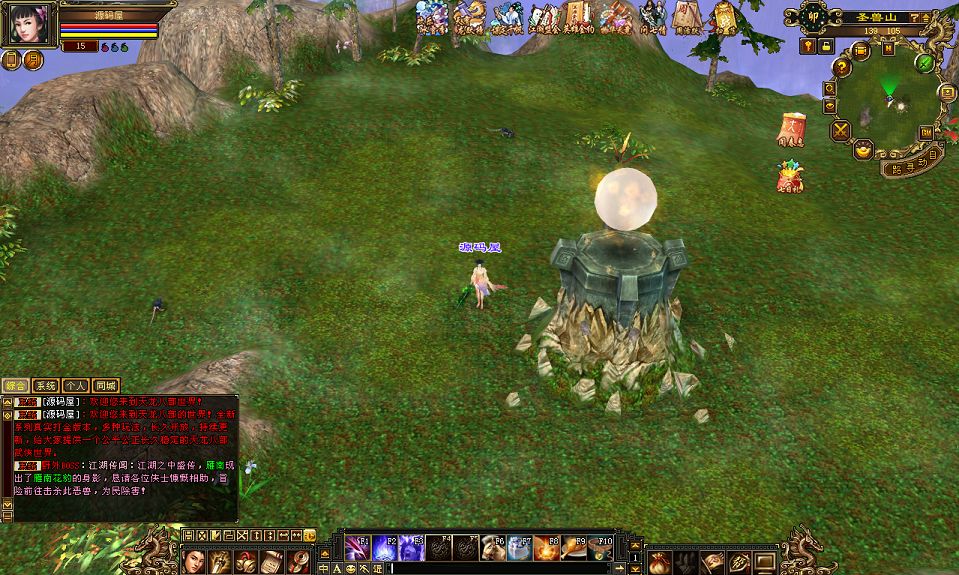
Task: Use the F2 blue flame skill
Action: point(384,548)
